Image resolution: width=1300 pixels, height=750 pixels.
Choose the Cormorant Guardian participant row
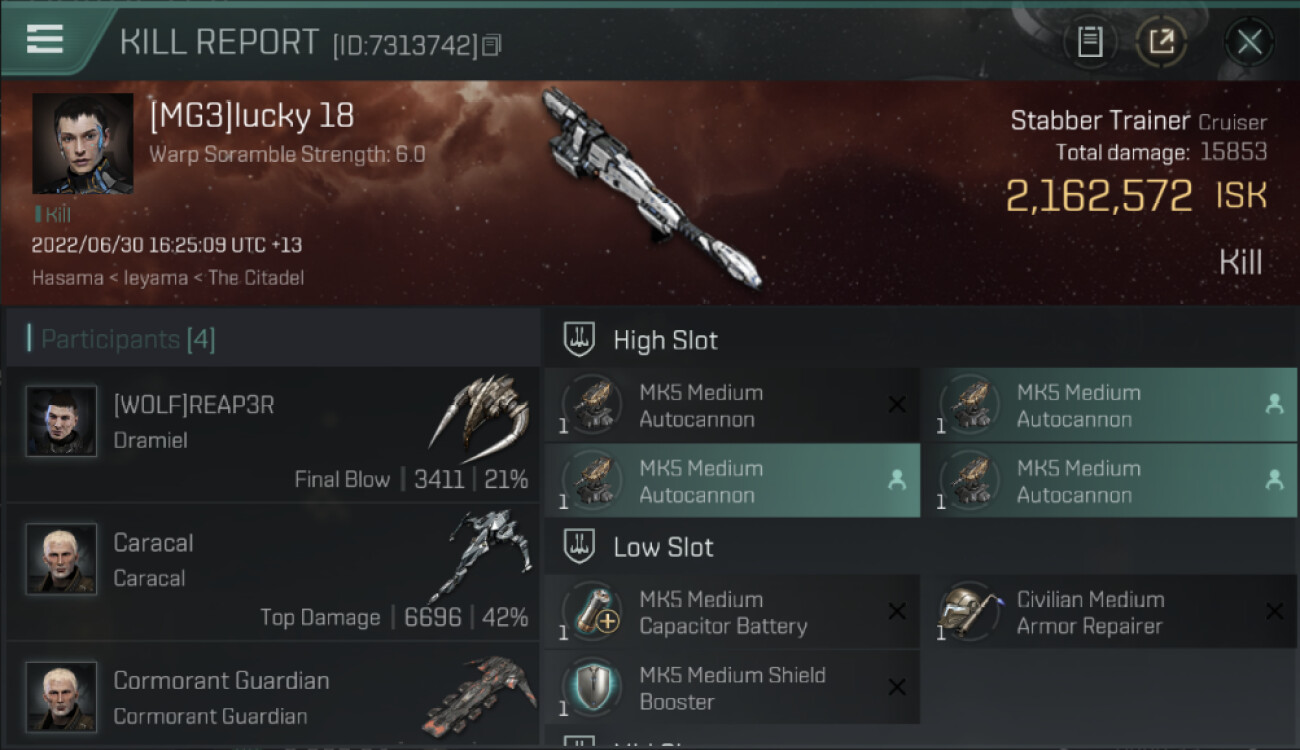point(272,697)
